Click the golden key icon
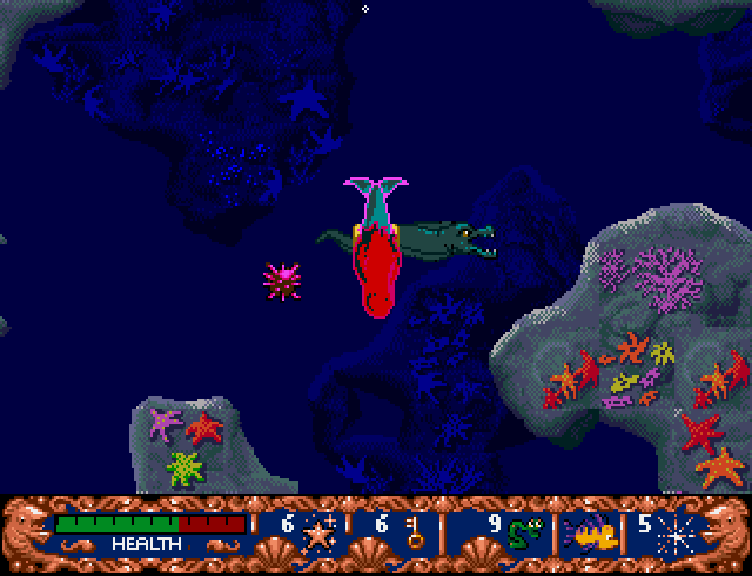Image resolution: width=752 pixels, height=576 pixels. (x=414, y=530)
